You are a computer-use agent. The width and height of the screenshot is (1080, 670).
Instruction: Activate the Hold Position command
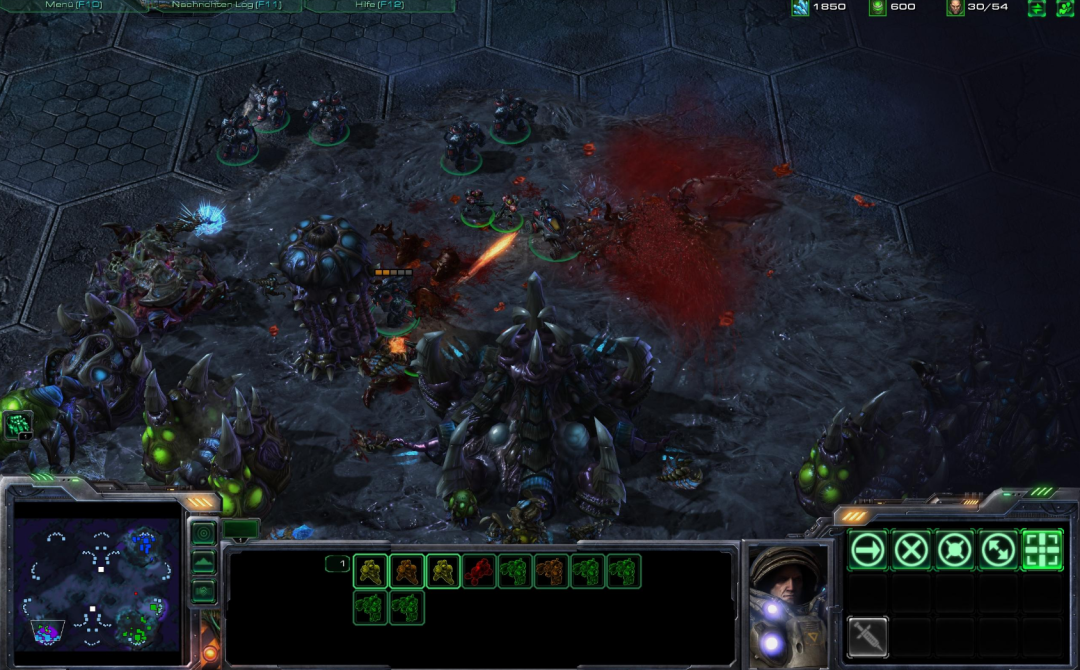coord(954,550)
